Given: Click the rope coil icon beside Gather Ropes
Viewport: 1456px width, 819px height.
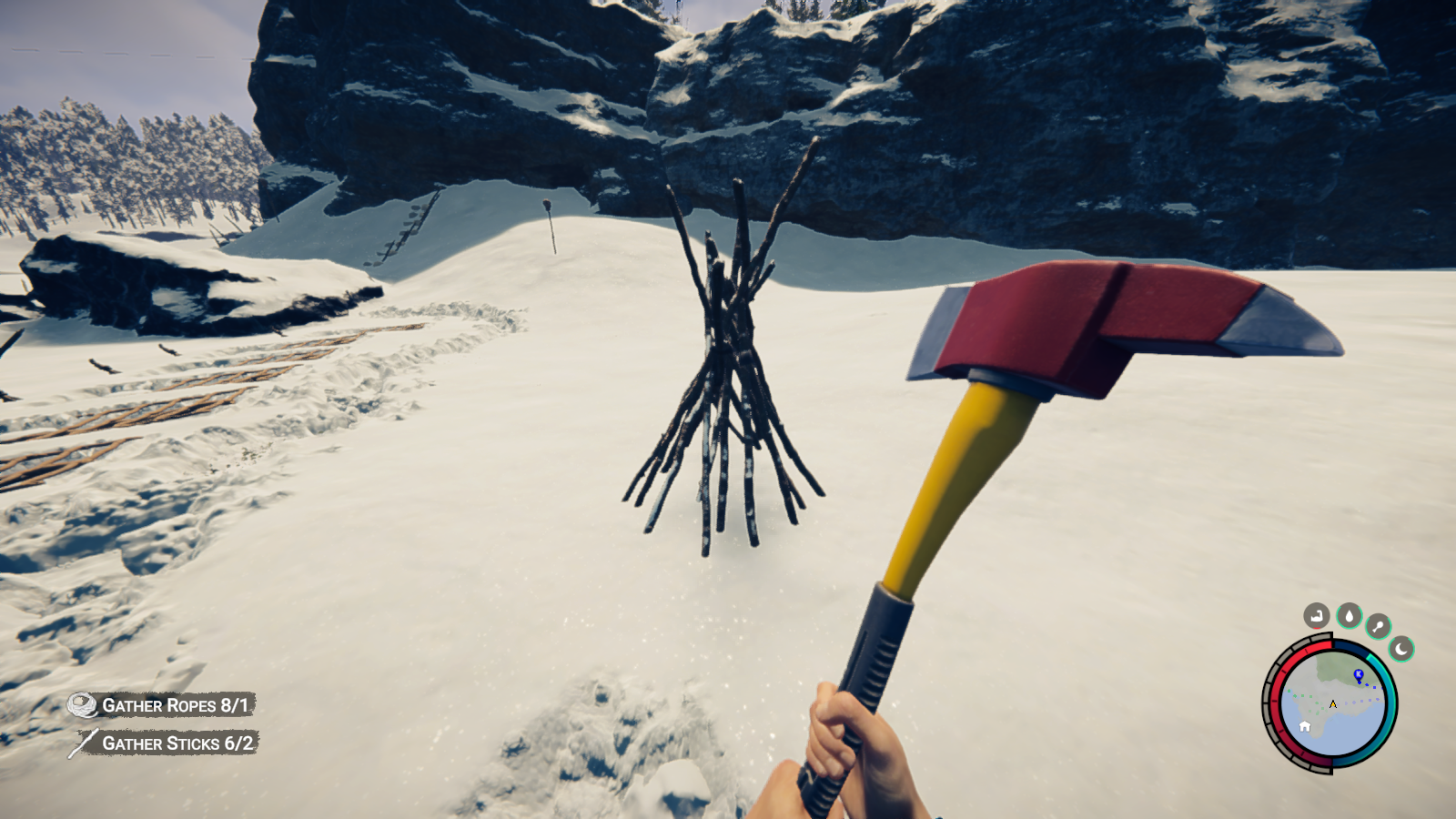Looking at the screenshot, I should pos(81,703).
